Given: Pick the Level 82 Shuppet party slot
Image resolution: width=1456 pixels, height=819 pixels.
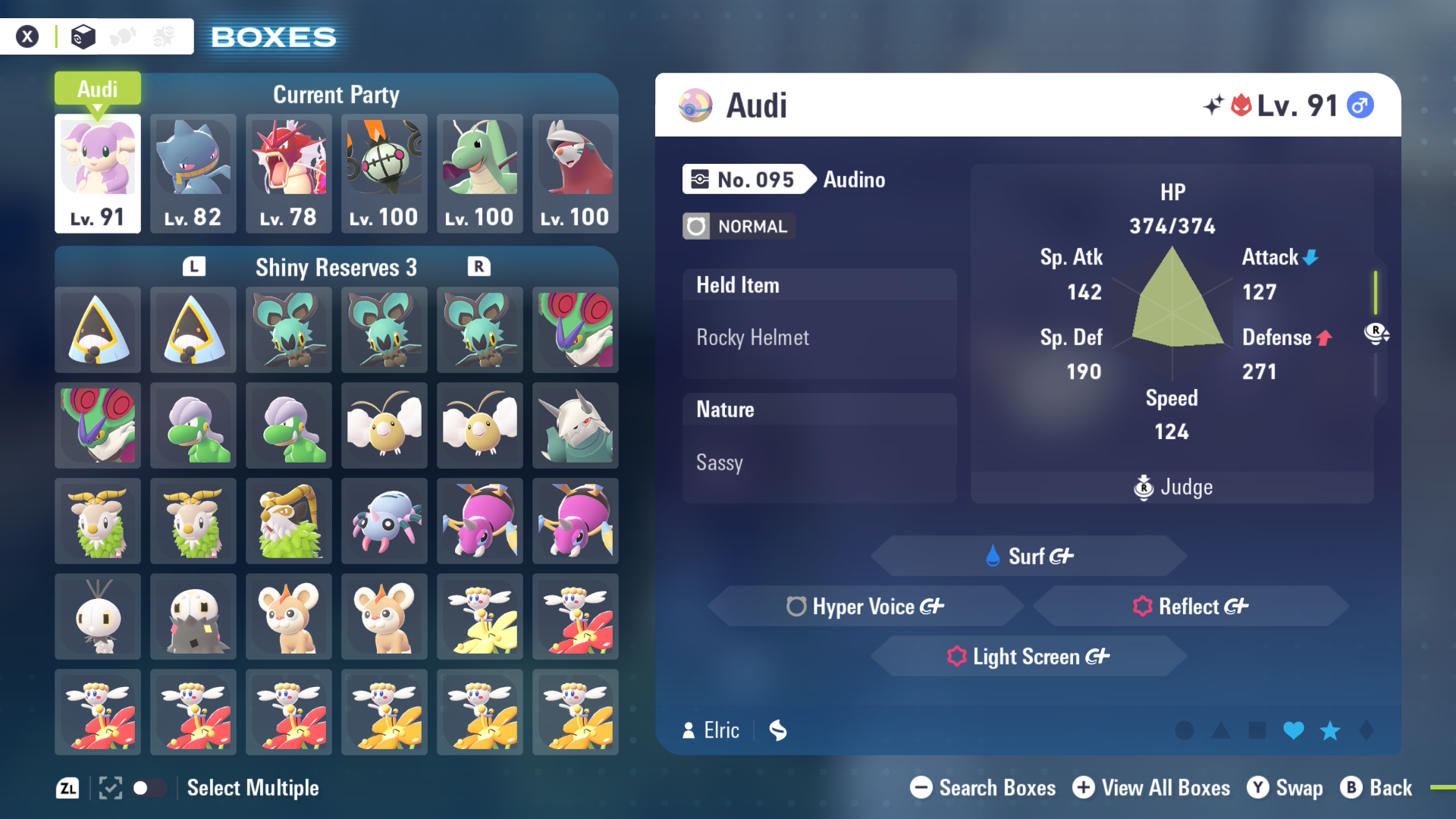Looking at the screenshot, I should point(193,173).
